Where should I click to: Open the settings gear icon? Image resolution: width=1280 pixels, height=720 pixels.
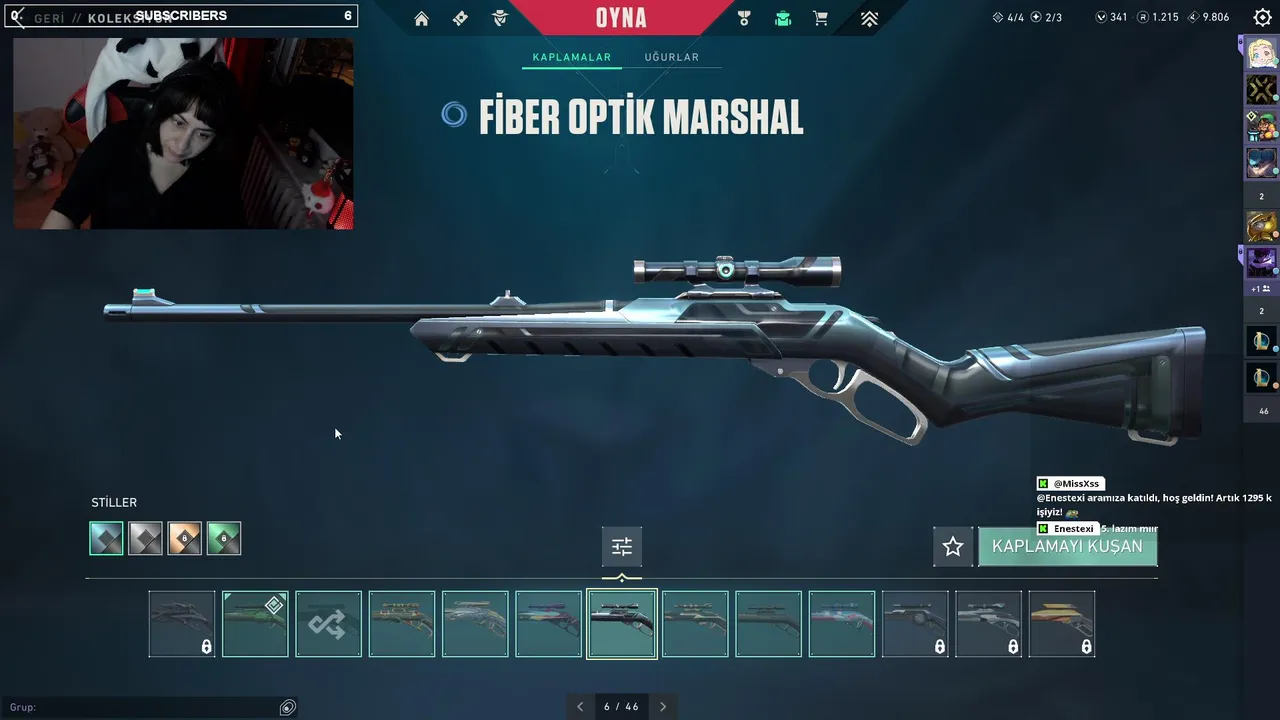pos(1262,17)
